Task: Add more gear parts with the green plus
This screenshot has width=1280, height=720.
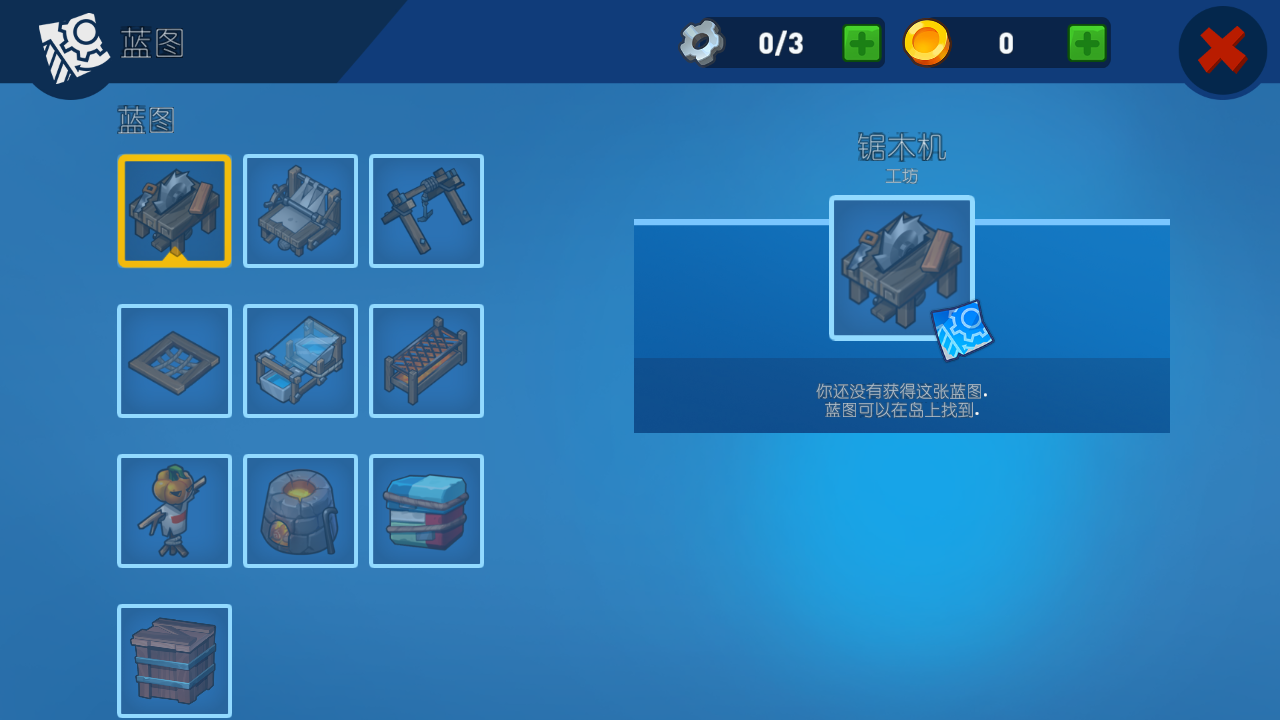Action: pyautogui.click(x=861, y=43)
